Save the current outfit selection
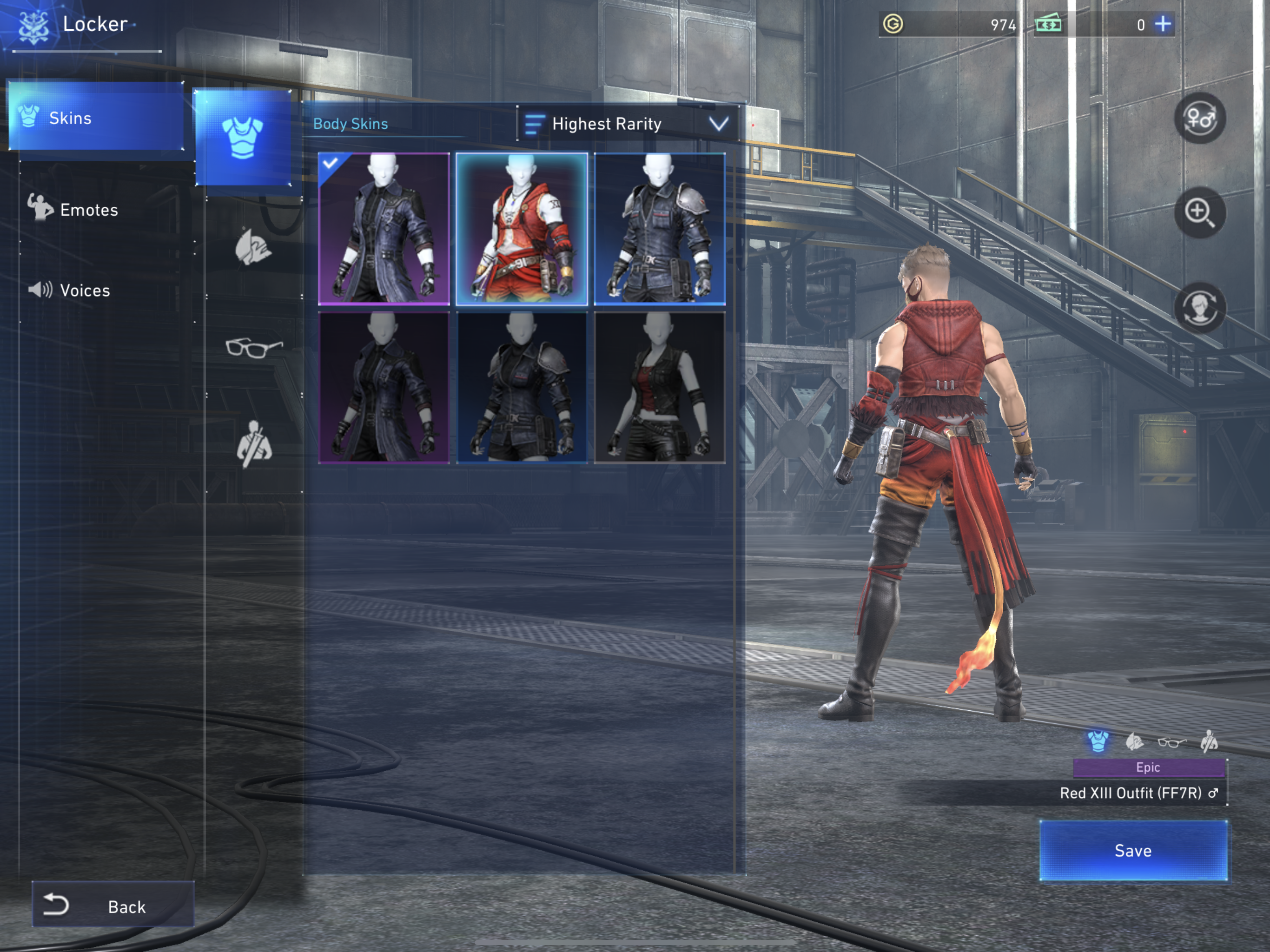The width and height of the screenshot is (1270, 952). click(x=1133, y=850)
